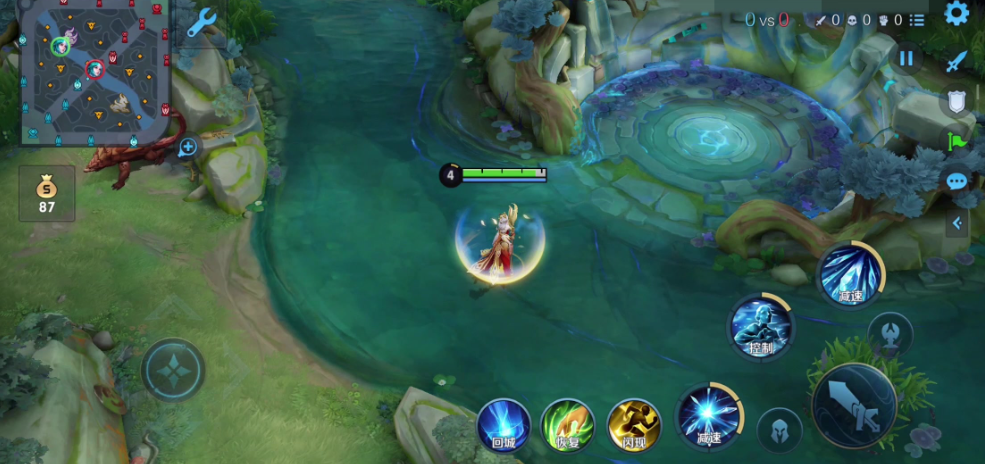Click the blue sword signal icon
This screenshot has height=464, width=985.
pos(957,61)
